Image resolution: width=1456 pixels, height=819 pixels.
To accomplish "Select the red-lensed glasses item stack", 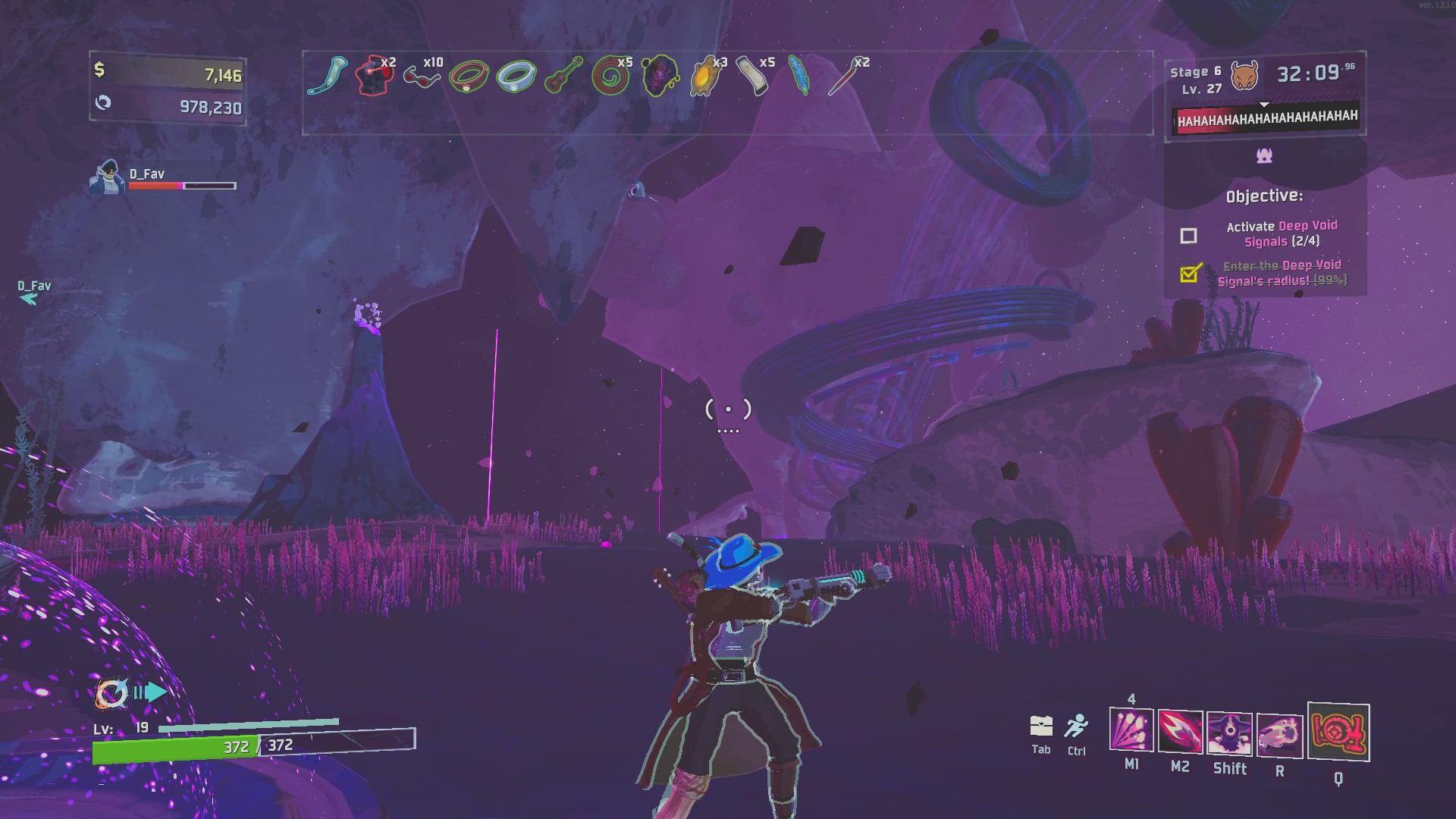I will tap(422, 77).
